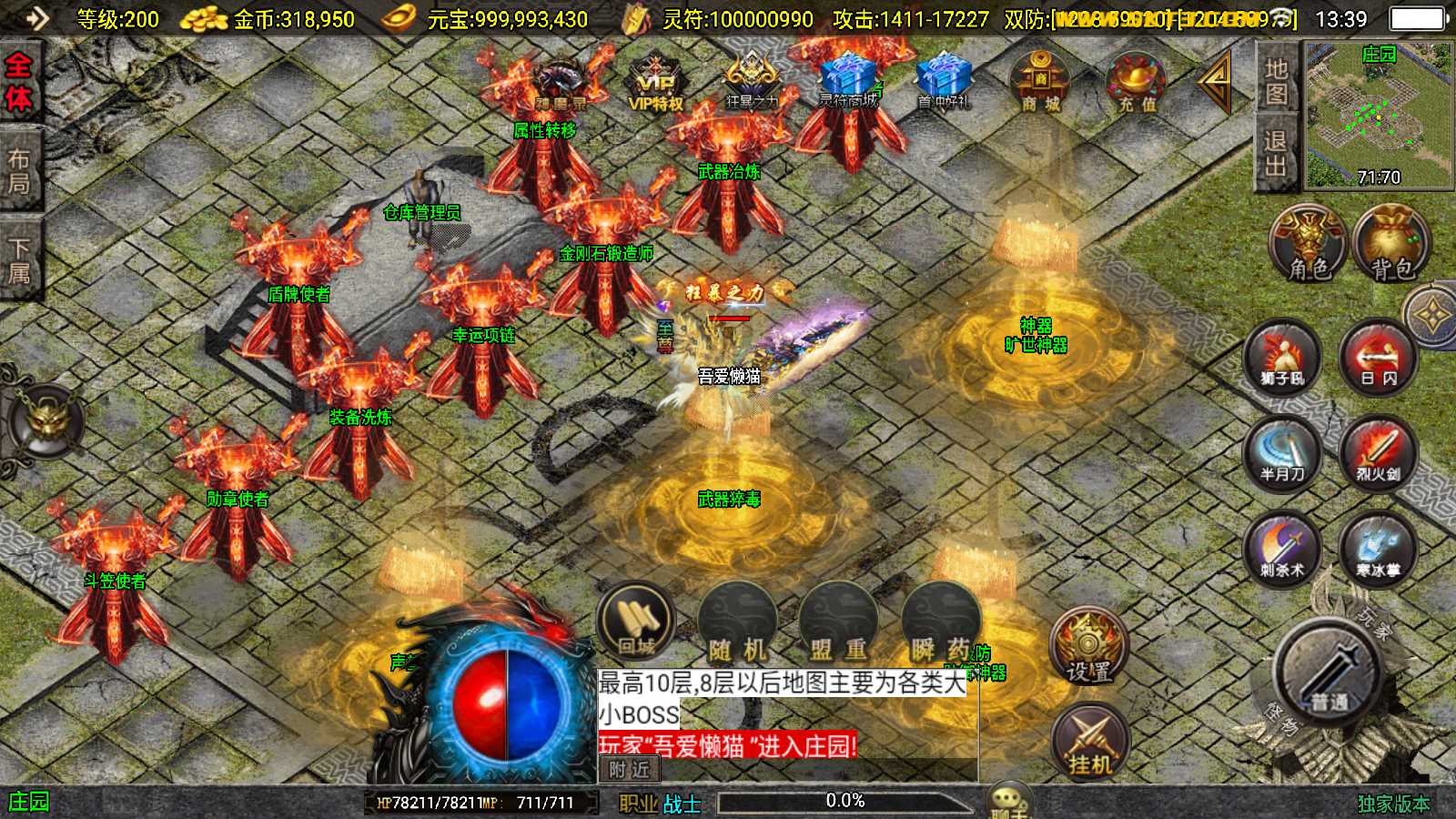Open the 商城 shop
Screen dimensions: 1456x819
tap(1040, 82)
